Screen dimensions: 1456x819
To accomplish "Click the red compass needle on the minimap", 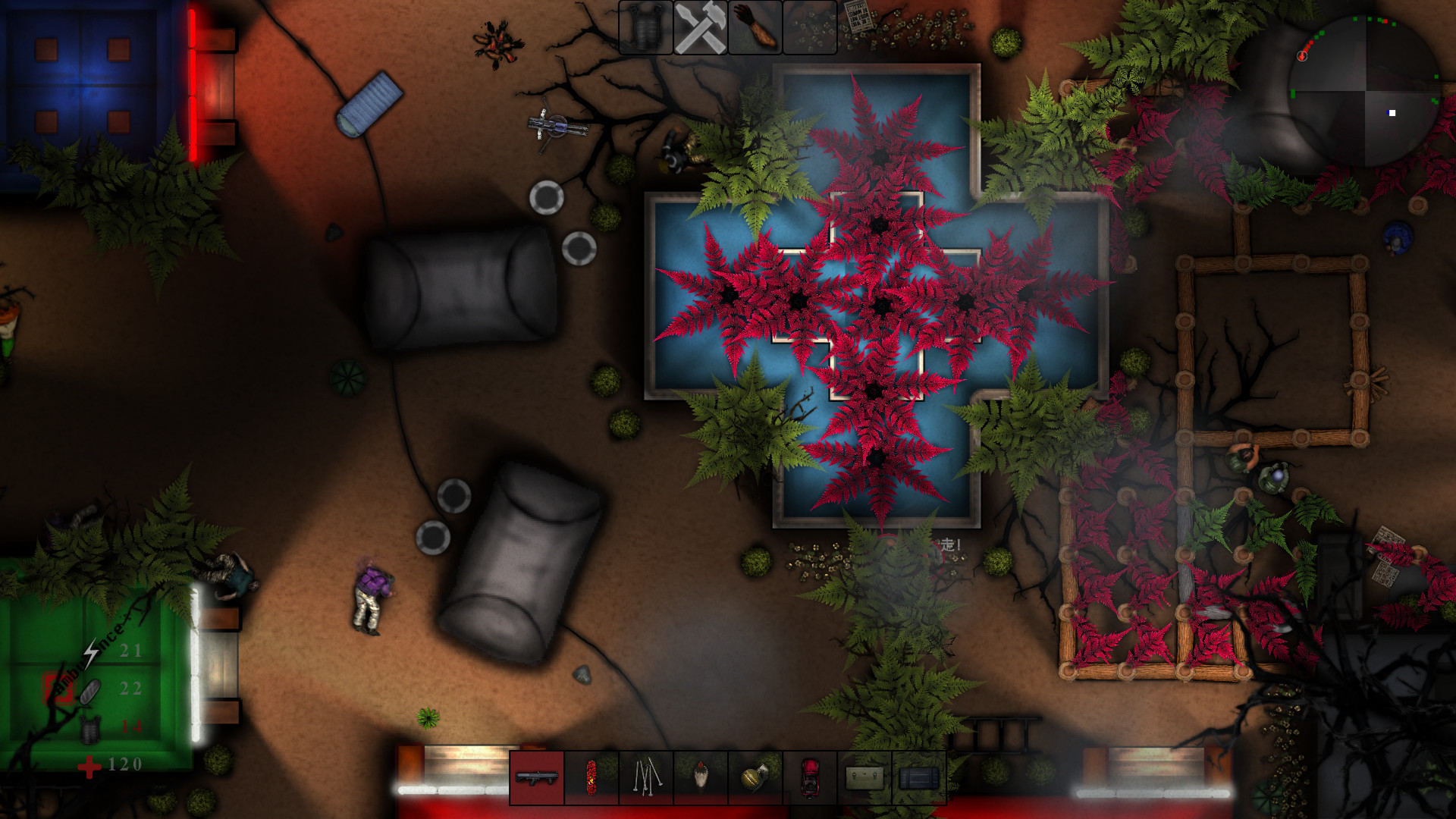I will point(1302,55).
